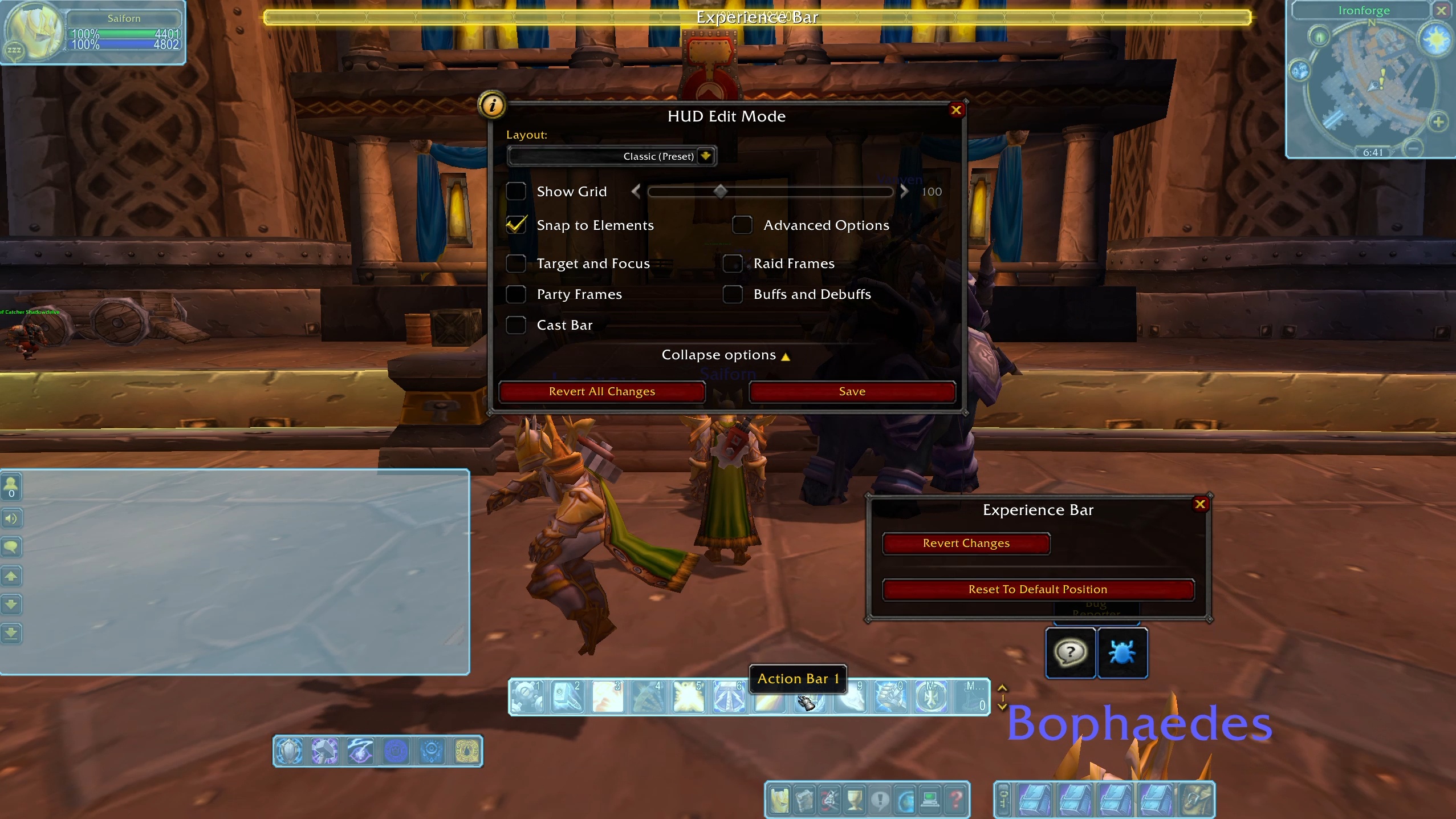Close the Experience Bar settings panel
Viewport: 1456px width, 819px height.
pyautogui.click(x=1200, y=504)
